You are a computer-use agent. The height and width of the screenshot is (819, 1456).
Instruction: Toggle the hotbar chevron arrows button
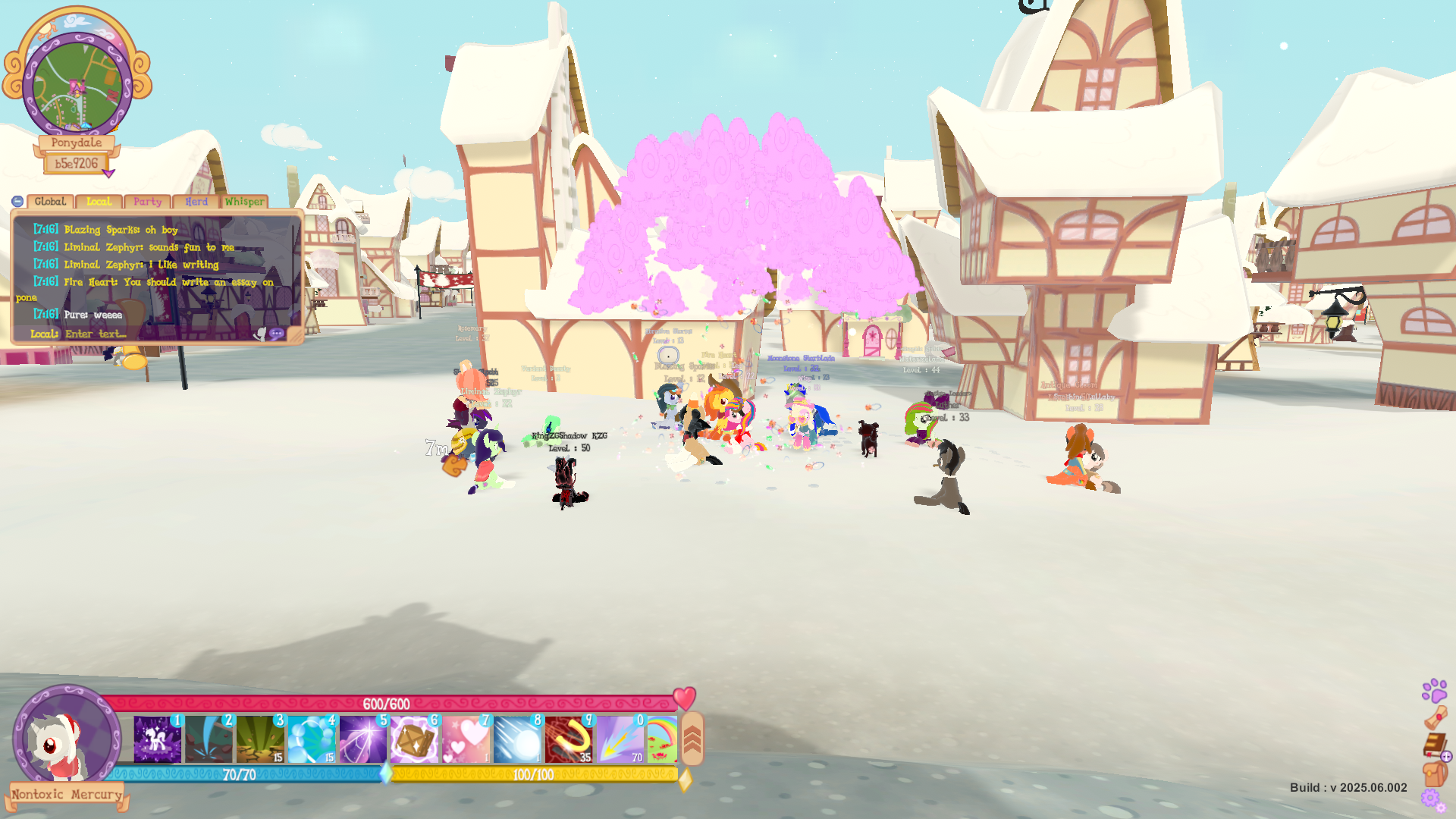(x=692, y=739)
